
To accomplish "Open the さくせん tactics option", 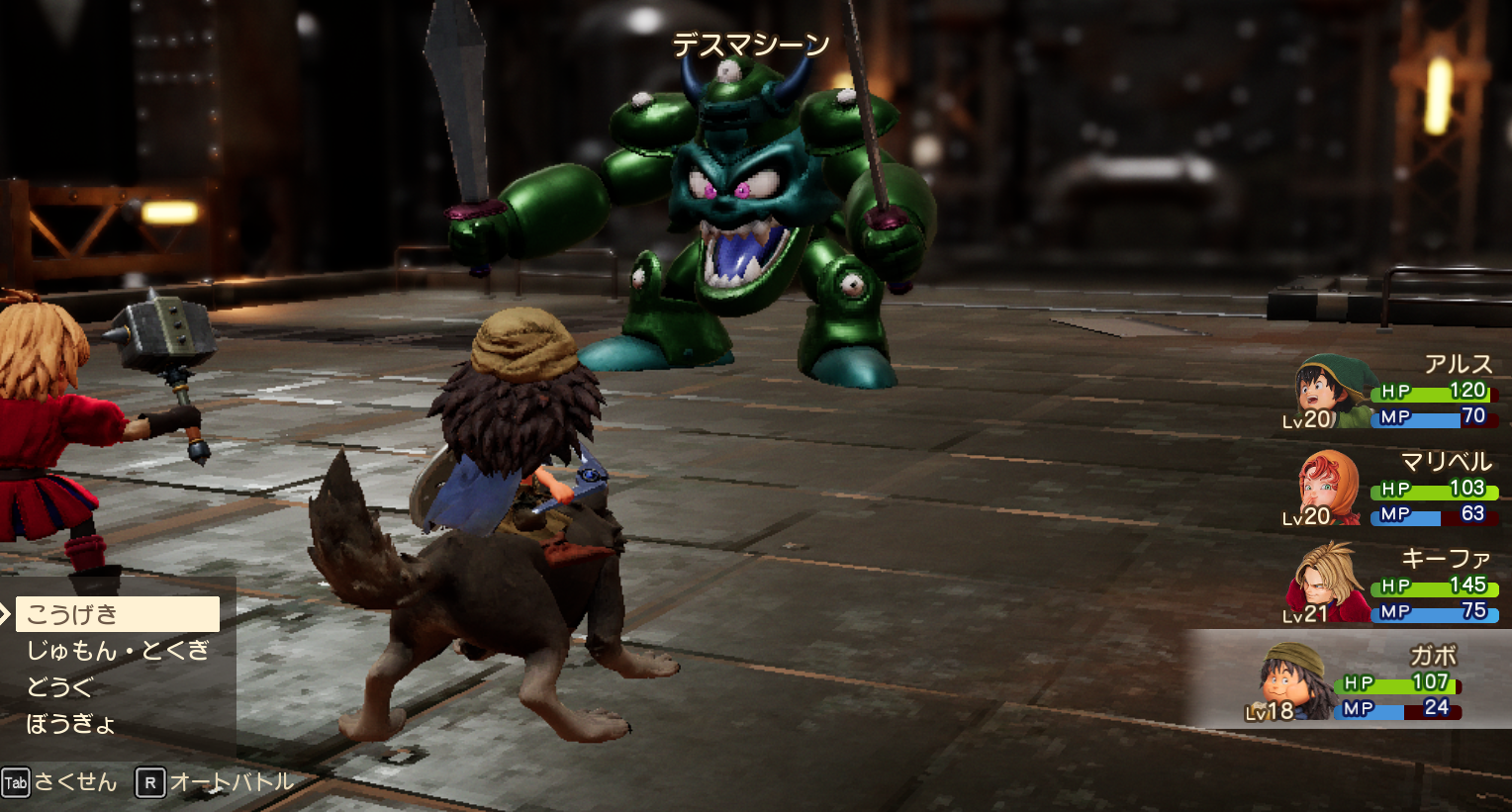I will click(61, 782).
